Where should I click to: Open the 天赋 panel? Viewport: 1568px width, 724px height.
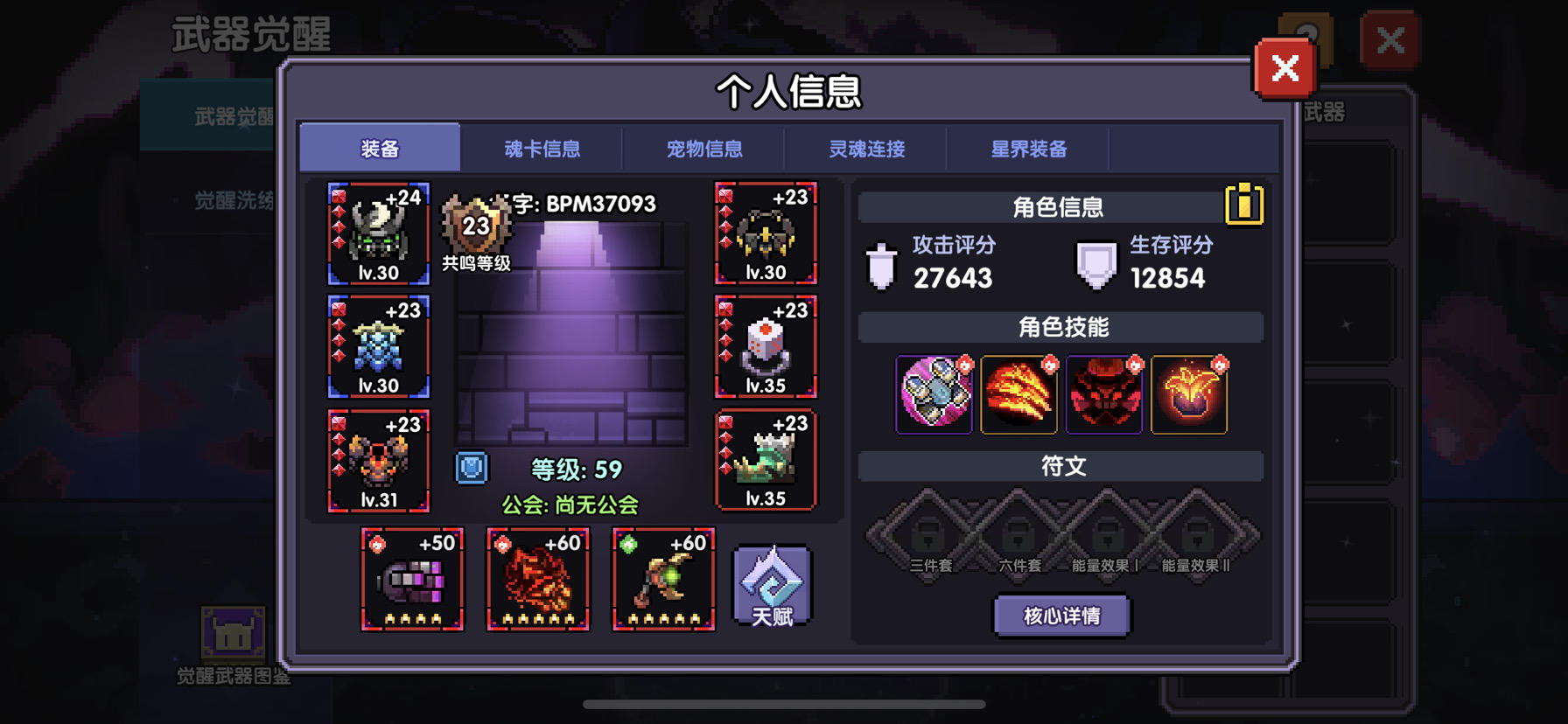click(x=771, y=584)
